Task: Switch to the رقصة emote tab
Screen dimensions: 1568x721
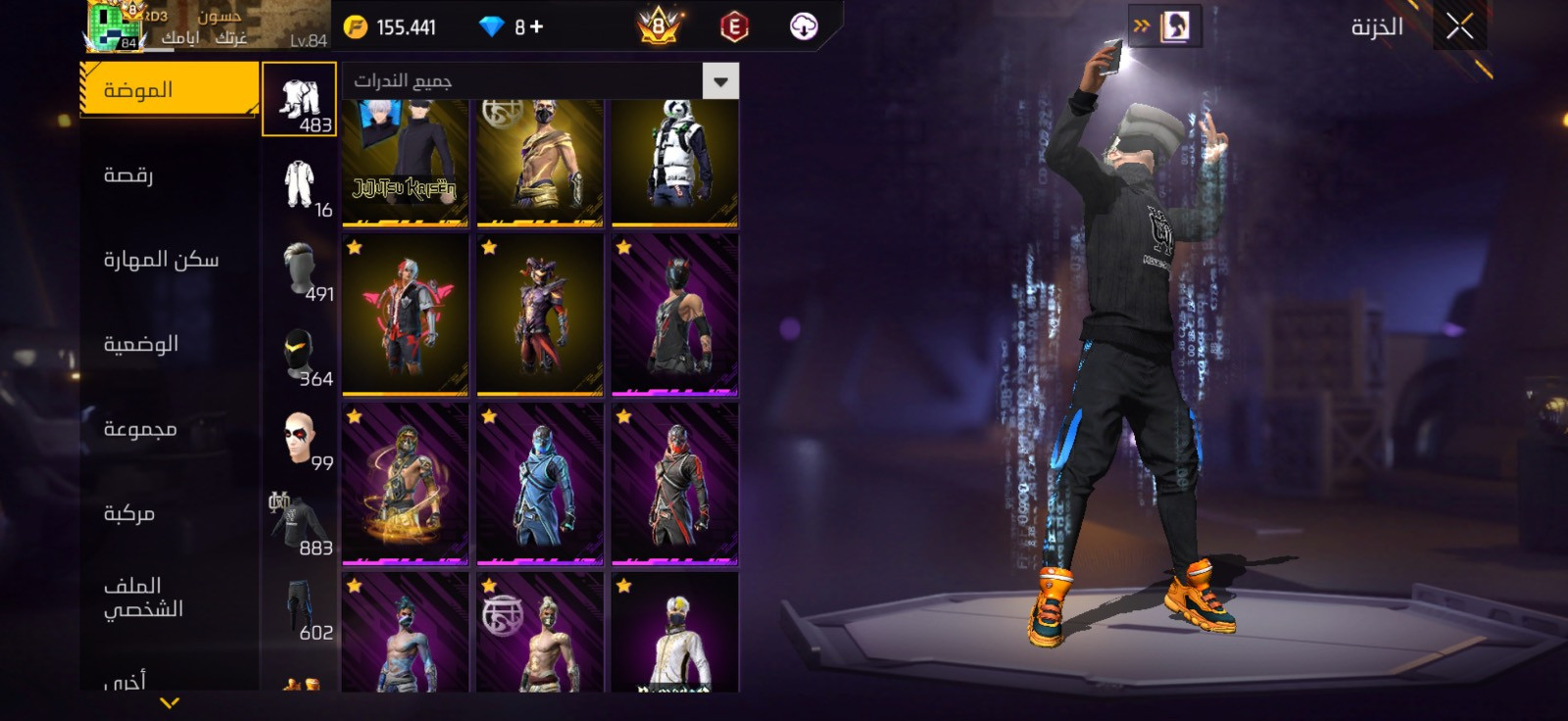Action: click(129, 175)
